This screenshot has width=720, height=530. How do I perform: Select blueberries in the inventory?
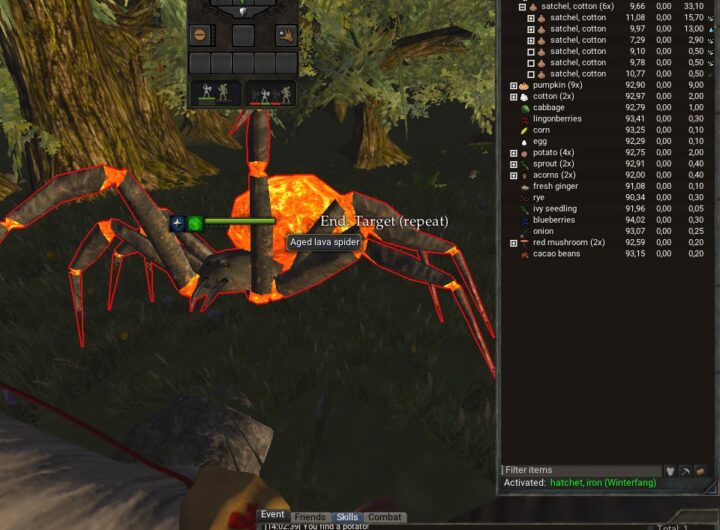click(553, 220)
